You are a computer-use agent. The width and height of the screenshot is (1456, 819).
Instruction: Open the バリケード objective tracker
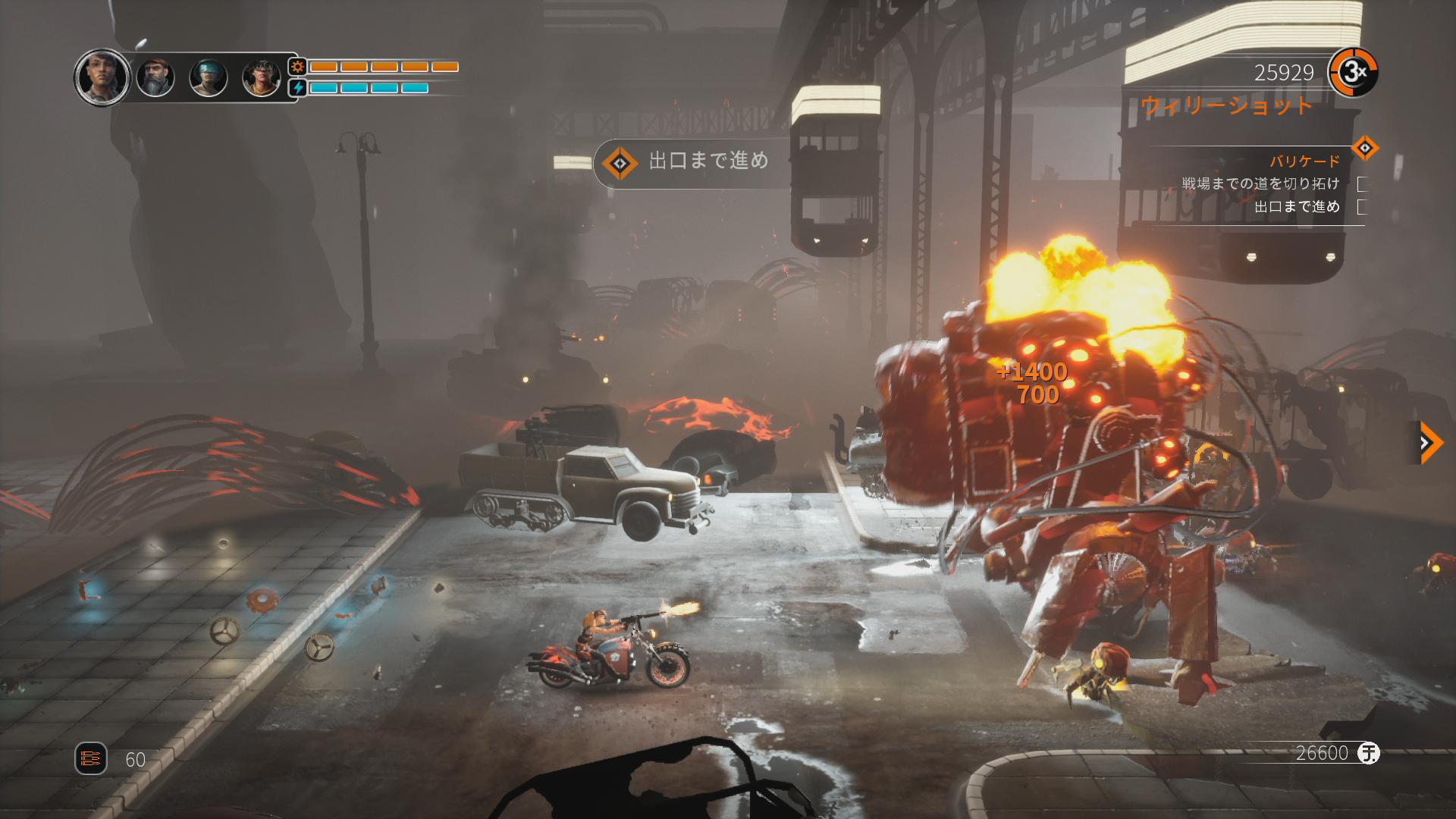click(1304, 161)
